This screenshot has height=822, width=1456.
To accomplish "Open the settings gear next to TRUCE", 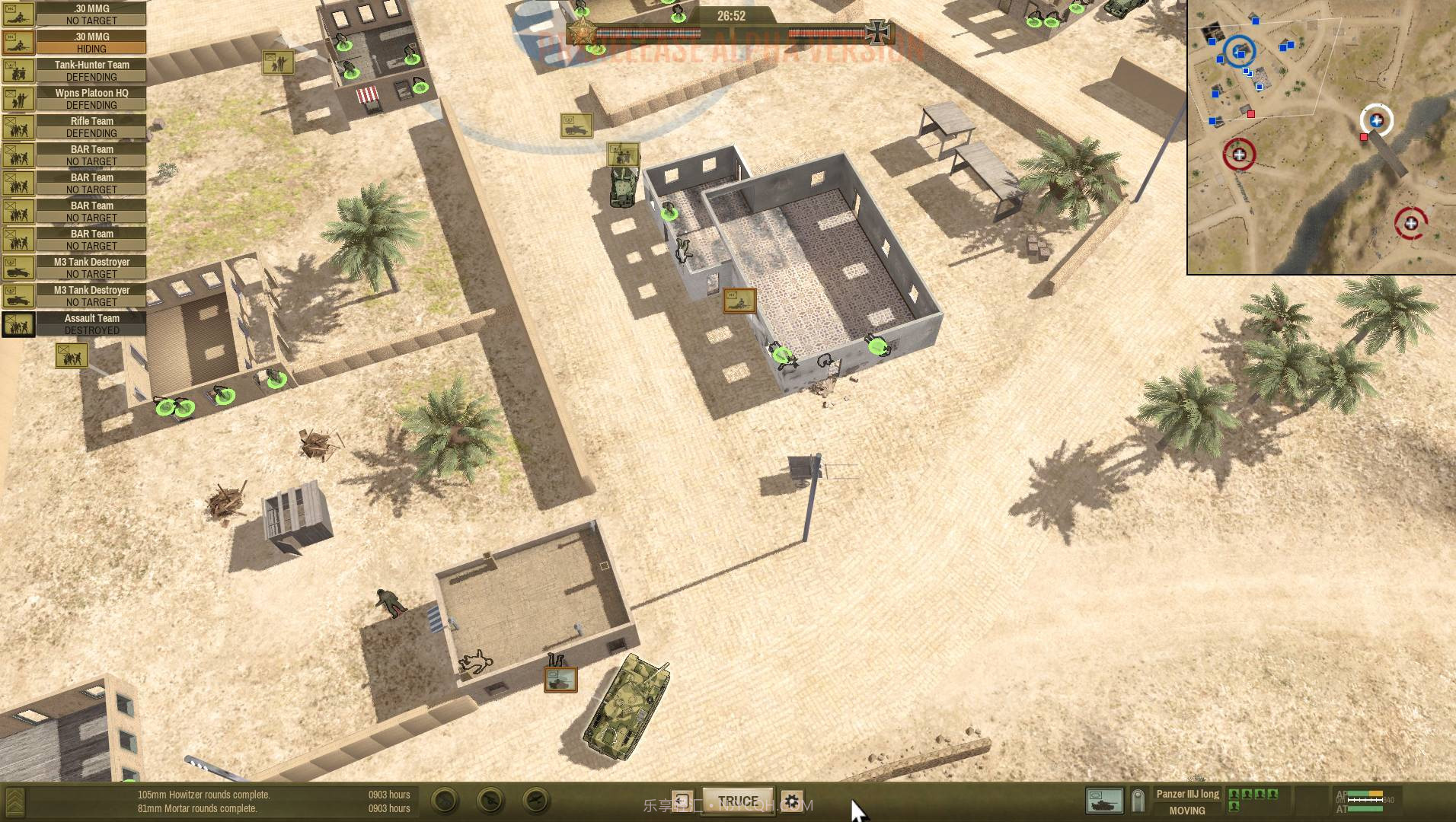I will 793,801.
